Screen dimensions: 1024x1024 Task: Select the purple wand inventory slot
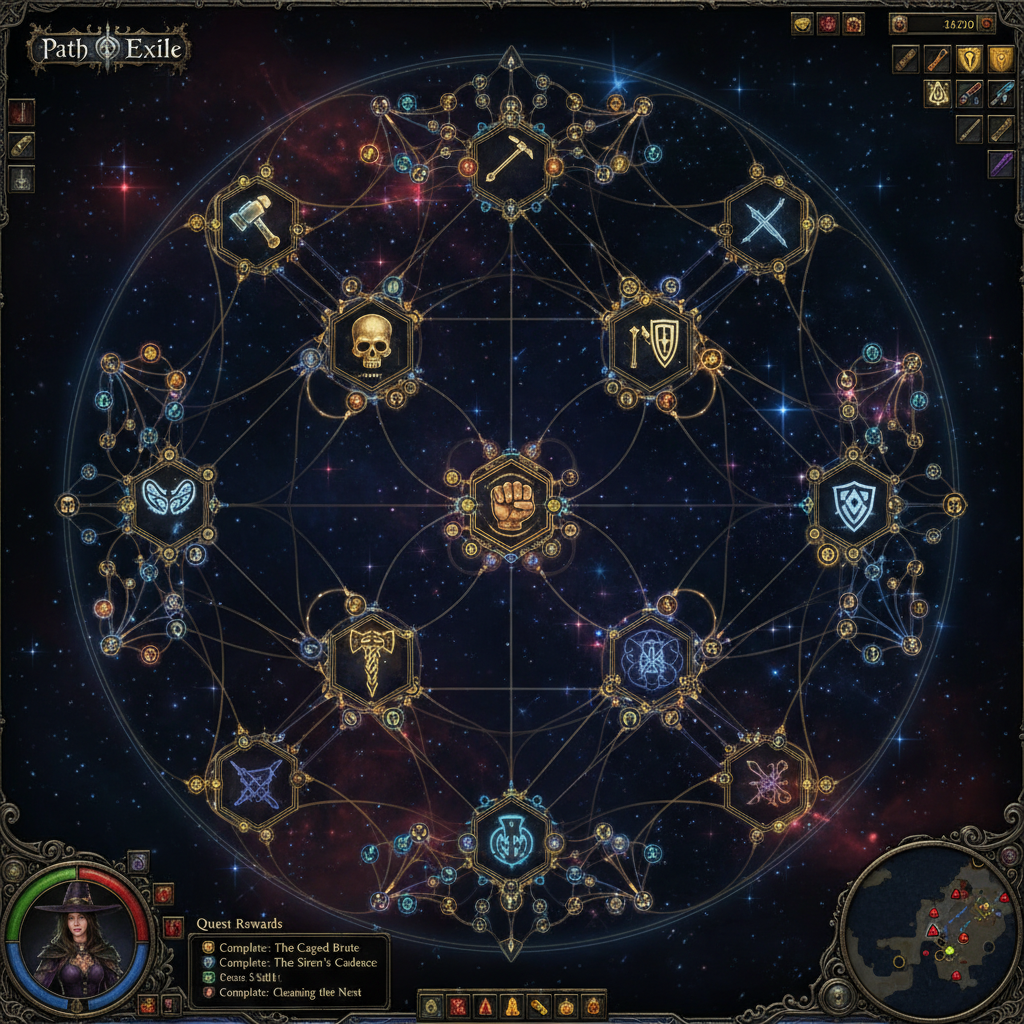pyautogui.click(x=1001, y=163)
